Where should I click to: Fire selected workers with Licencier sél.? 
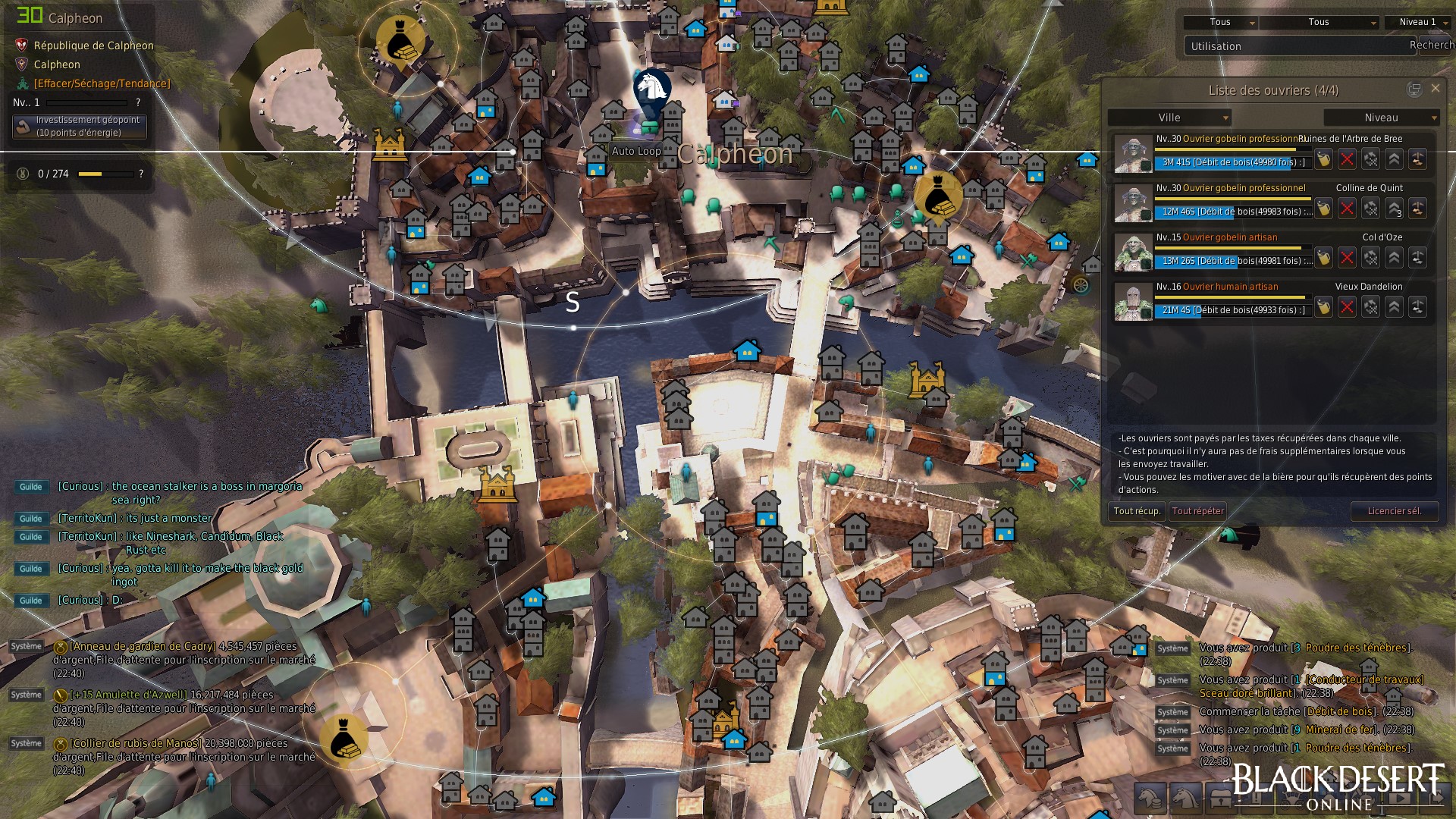pyautogui.click(x=1394, y=511)
